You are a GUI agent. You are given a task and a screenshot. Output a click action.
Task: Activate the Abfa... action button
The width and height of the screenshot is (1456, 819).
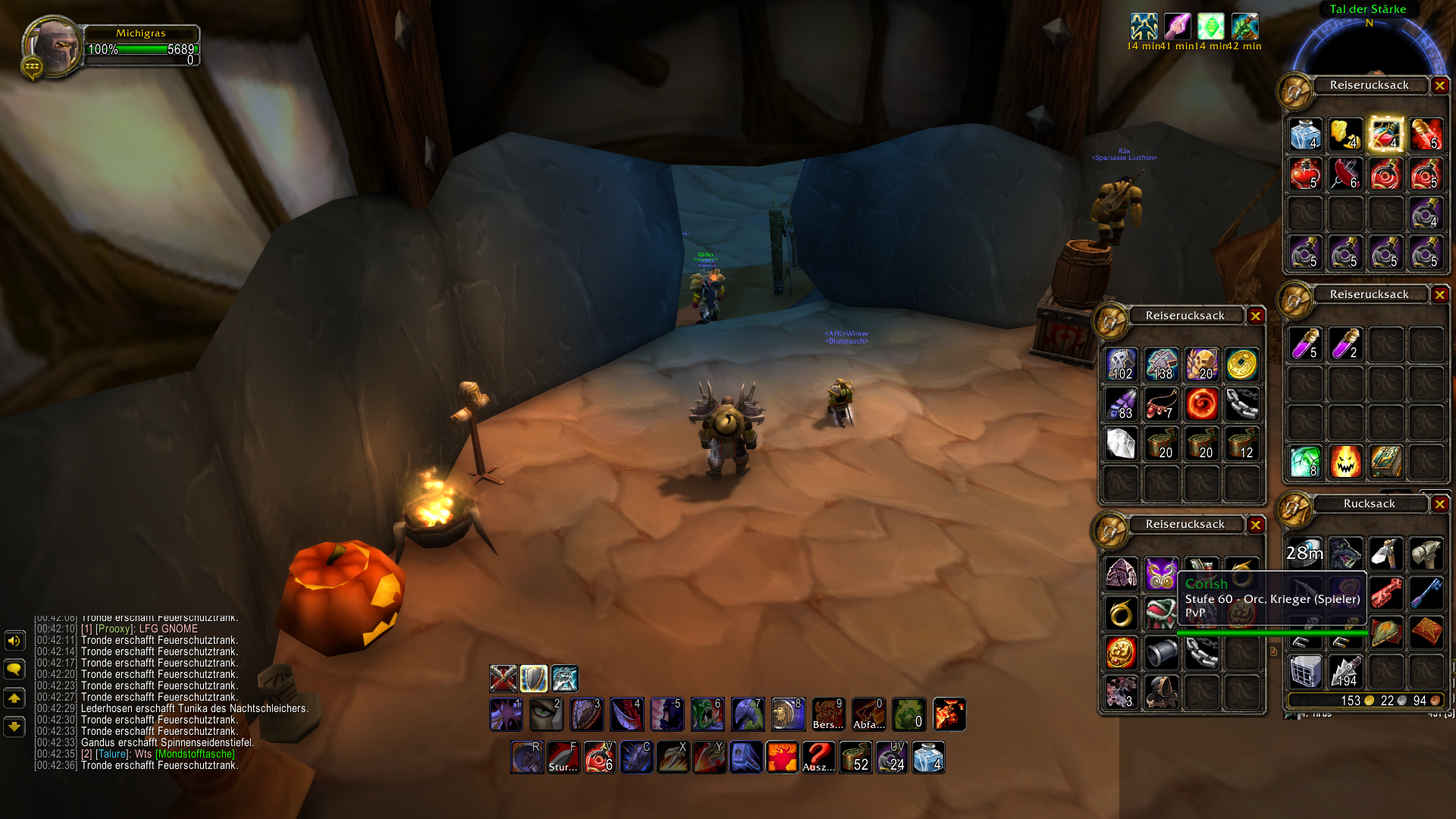(868, 714)
